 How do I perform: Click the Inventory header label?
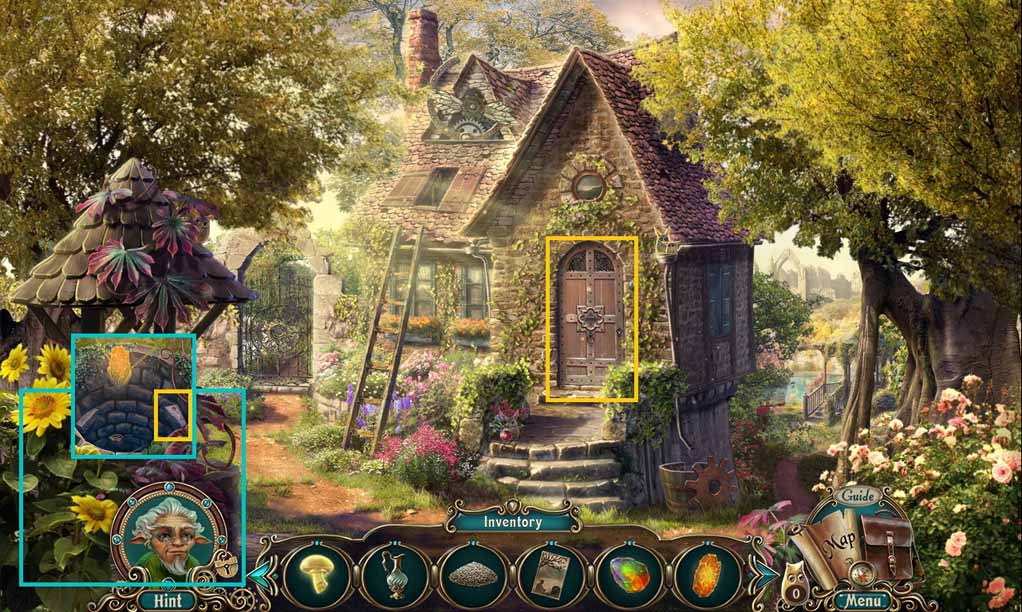pos(512,521)
